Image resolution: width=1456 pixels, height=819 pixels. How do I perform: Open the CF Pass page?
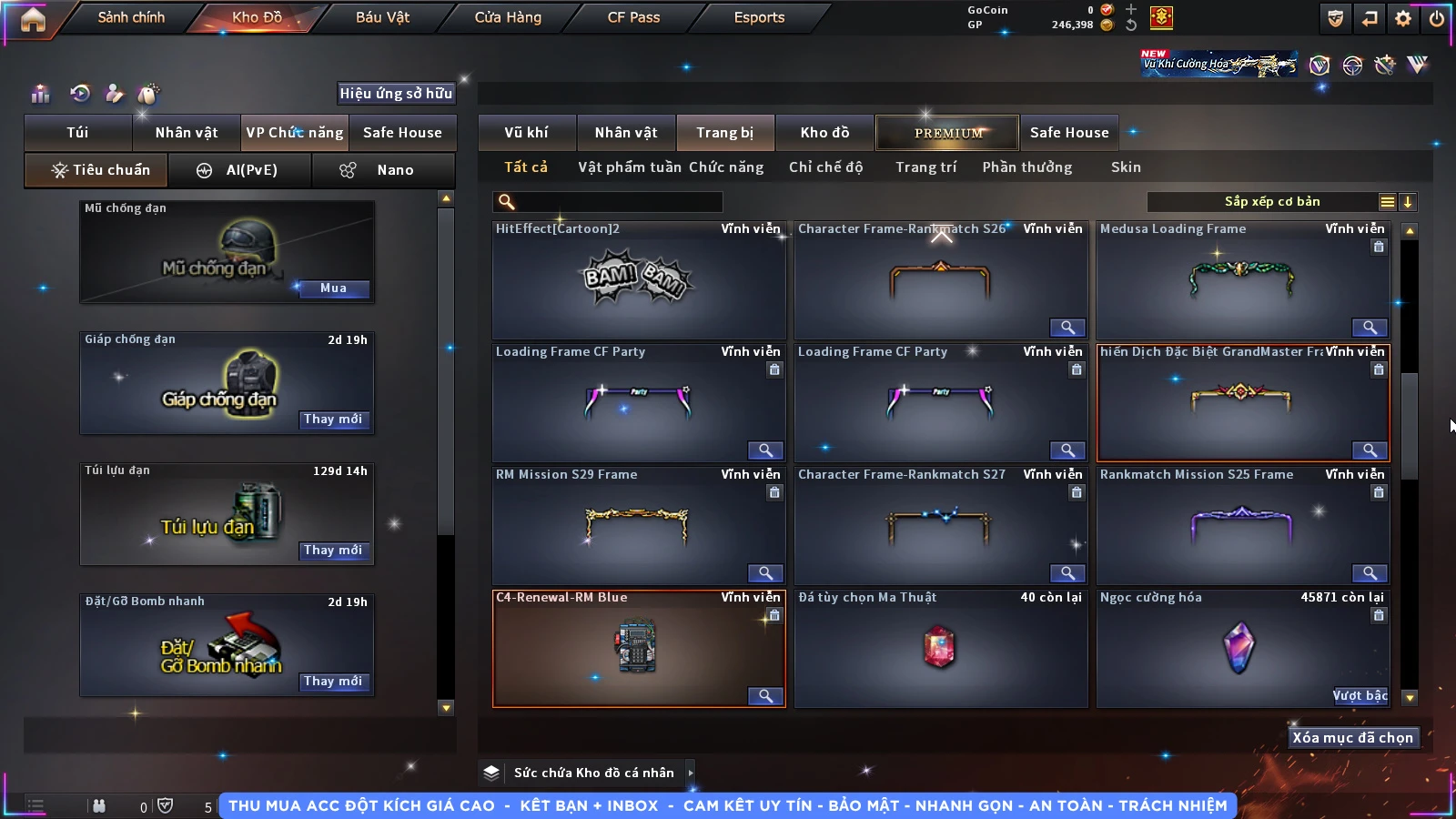[x=633, y=17]
